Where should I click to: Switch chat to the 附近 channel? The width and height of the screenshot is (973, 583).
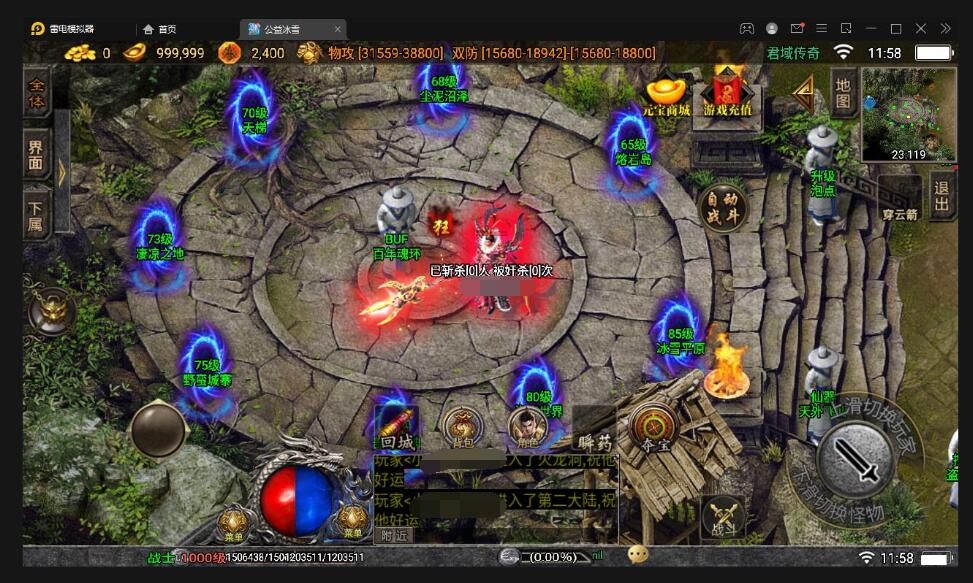pyautogui.click(x=393, y=535)
